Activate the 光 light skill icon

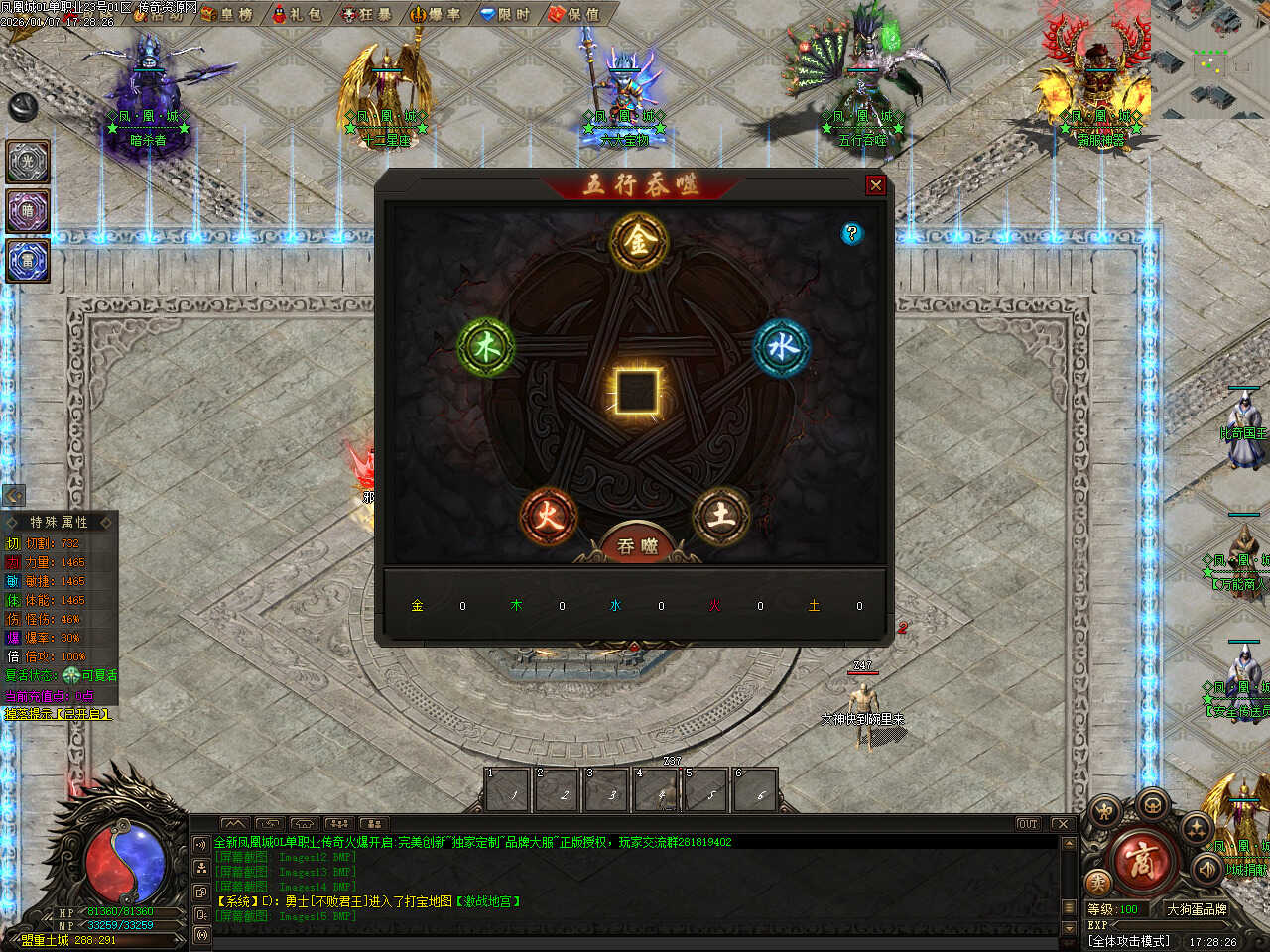(x=28, y=162)
